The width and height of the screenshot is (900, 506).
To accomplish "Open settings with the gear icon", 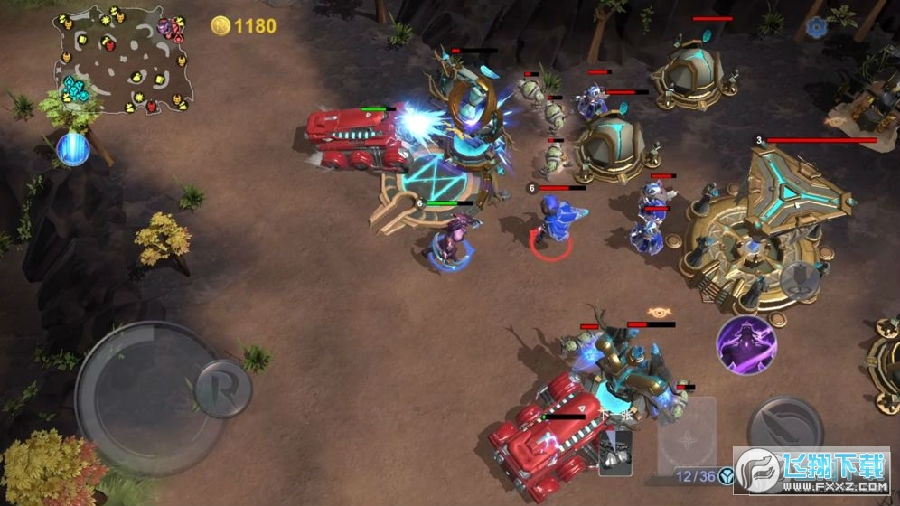I will pos(817,28).
